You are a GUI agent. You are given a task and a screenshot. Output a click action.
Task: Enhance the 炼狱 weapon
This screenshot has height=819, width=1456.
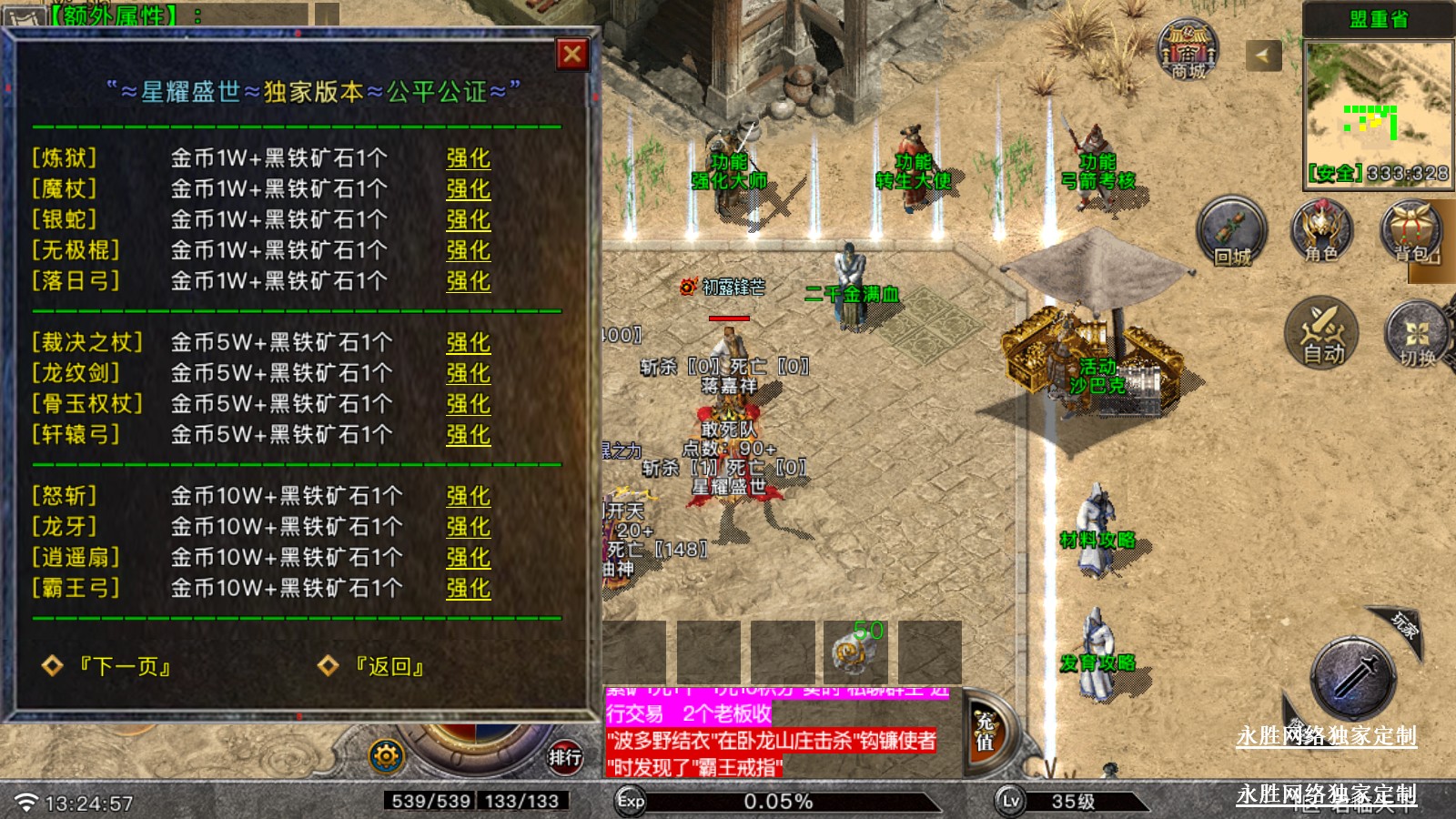(x=468, y=158)
